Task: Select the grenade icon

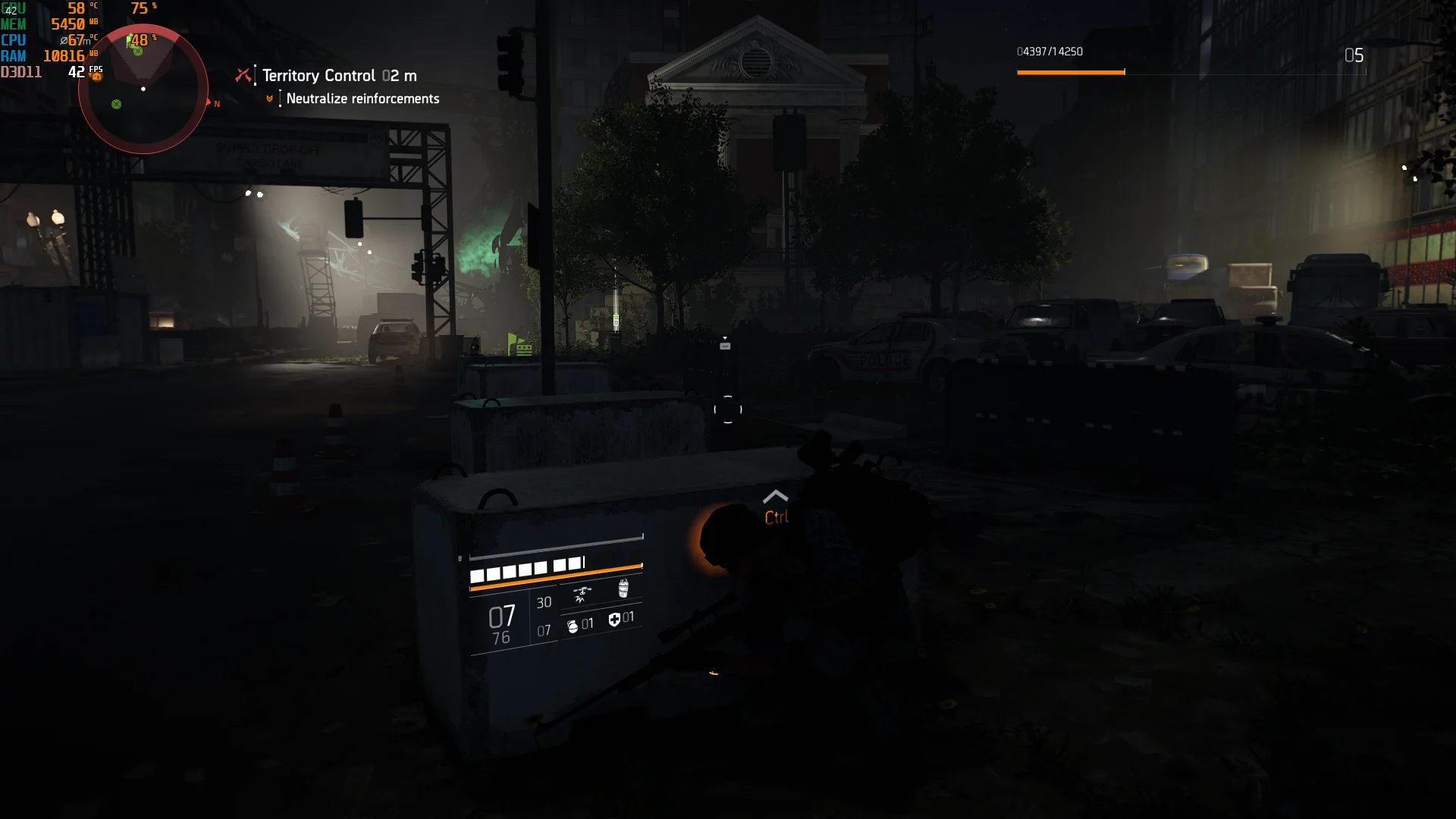Action: 573,626
